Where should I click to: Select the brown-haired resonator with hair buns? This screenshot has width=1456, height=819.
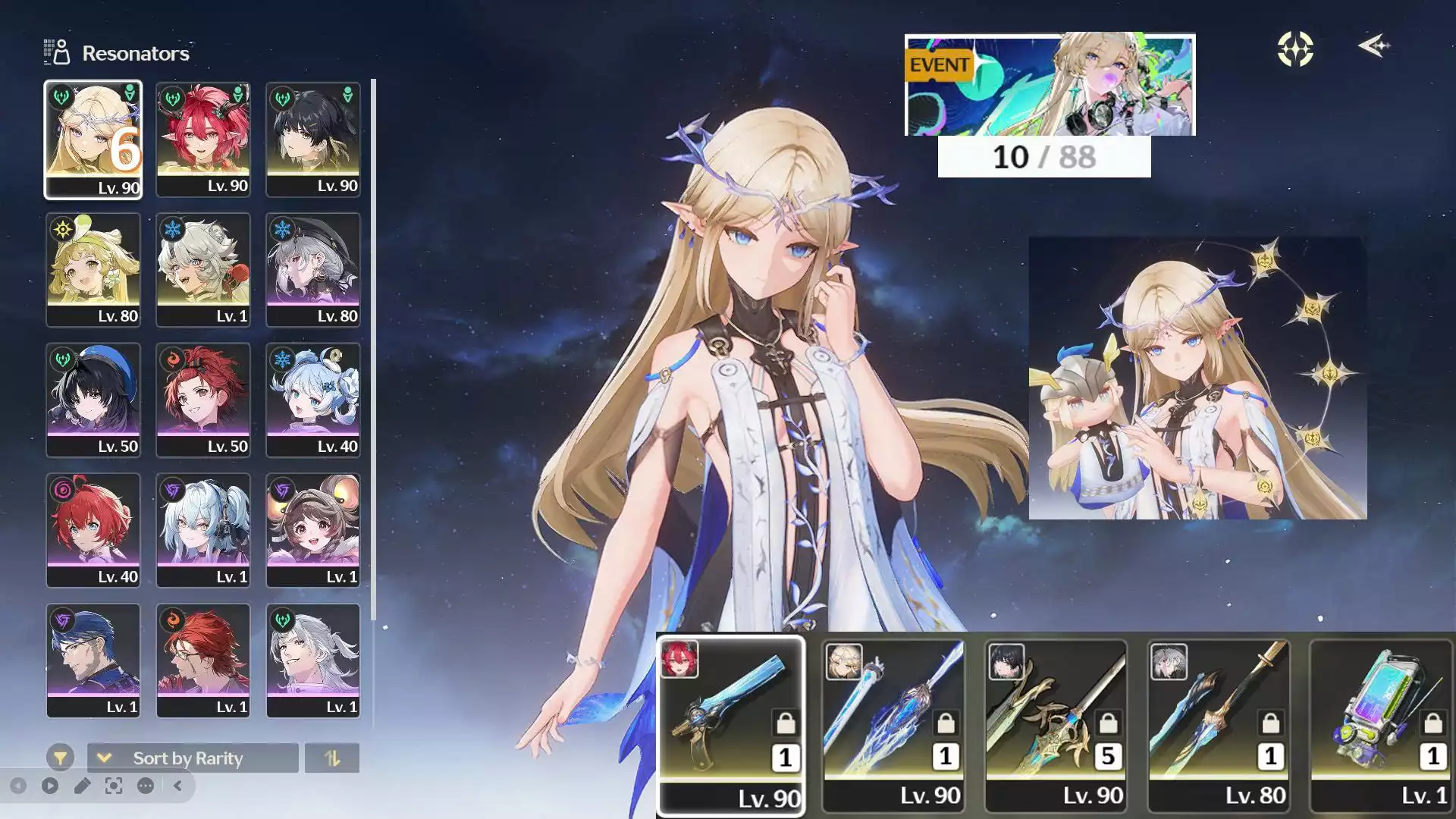point(312,531)
